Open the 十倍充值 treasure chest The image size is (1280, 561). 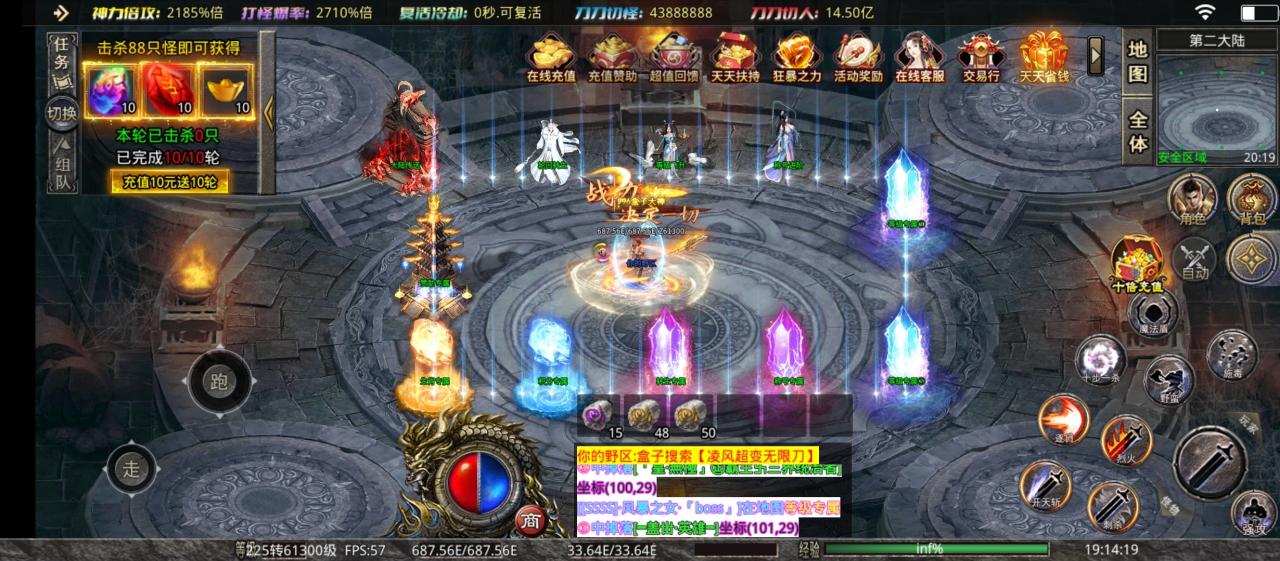click(1137, 264)
